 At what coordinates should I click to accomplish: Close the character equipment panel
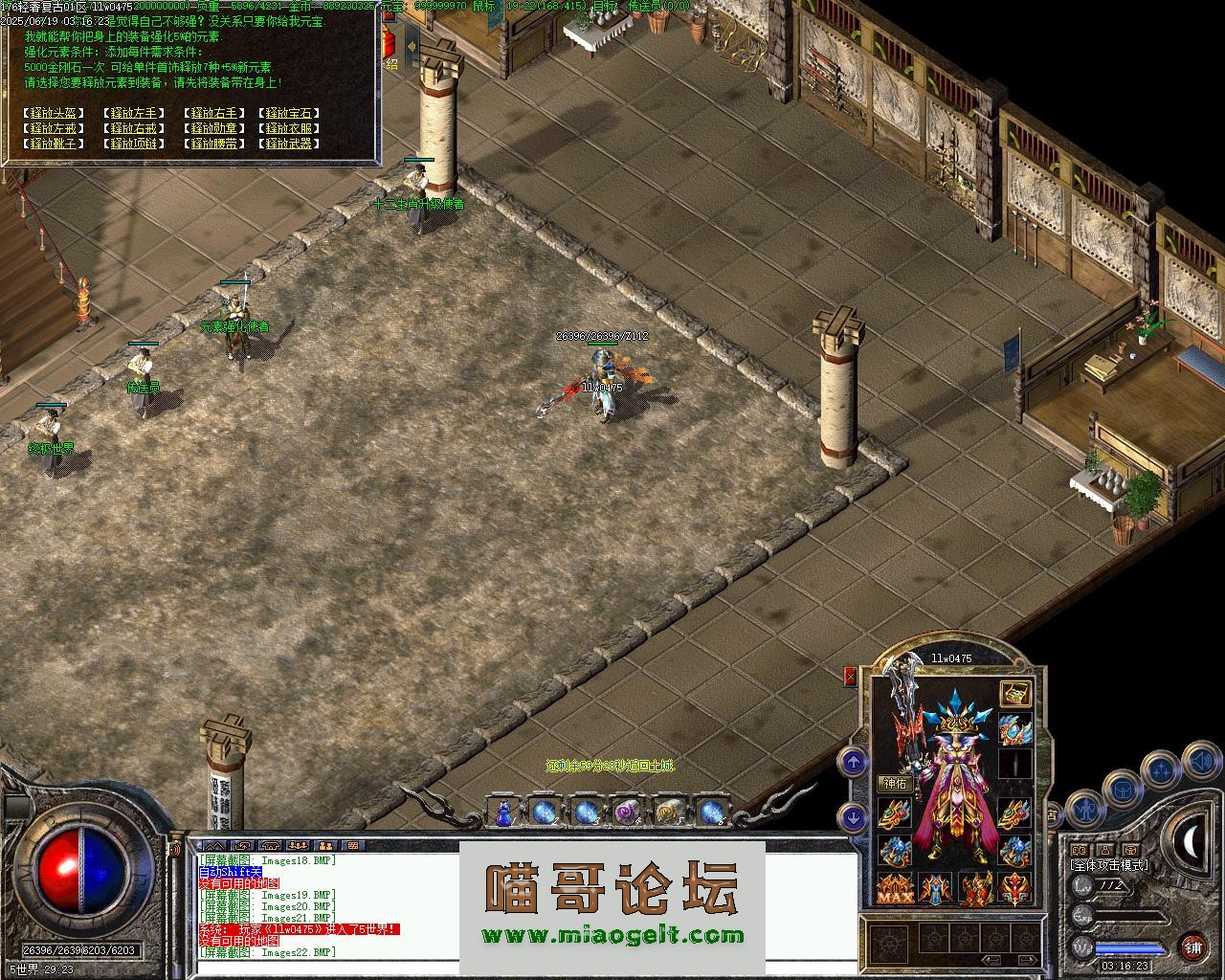[x=850, y=677]
